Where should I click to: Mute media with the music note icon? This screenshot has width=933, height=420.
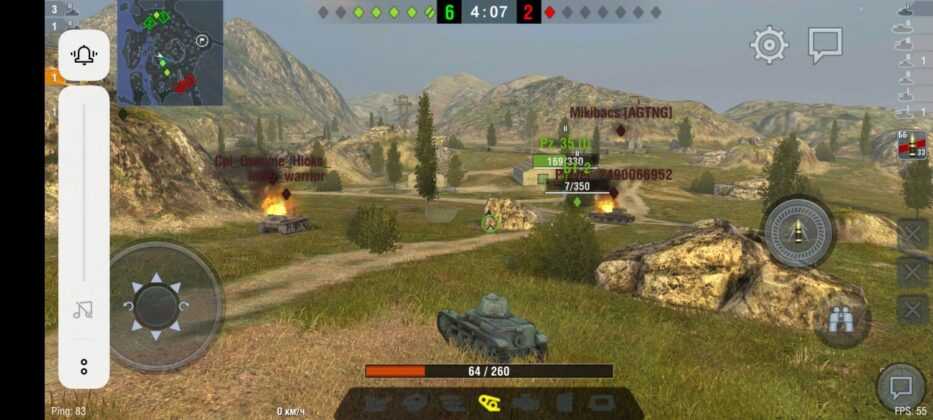84,310
